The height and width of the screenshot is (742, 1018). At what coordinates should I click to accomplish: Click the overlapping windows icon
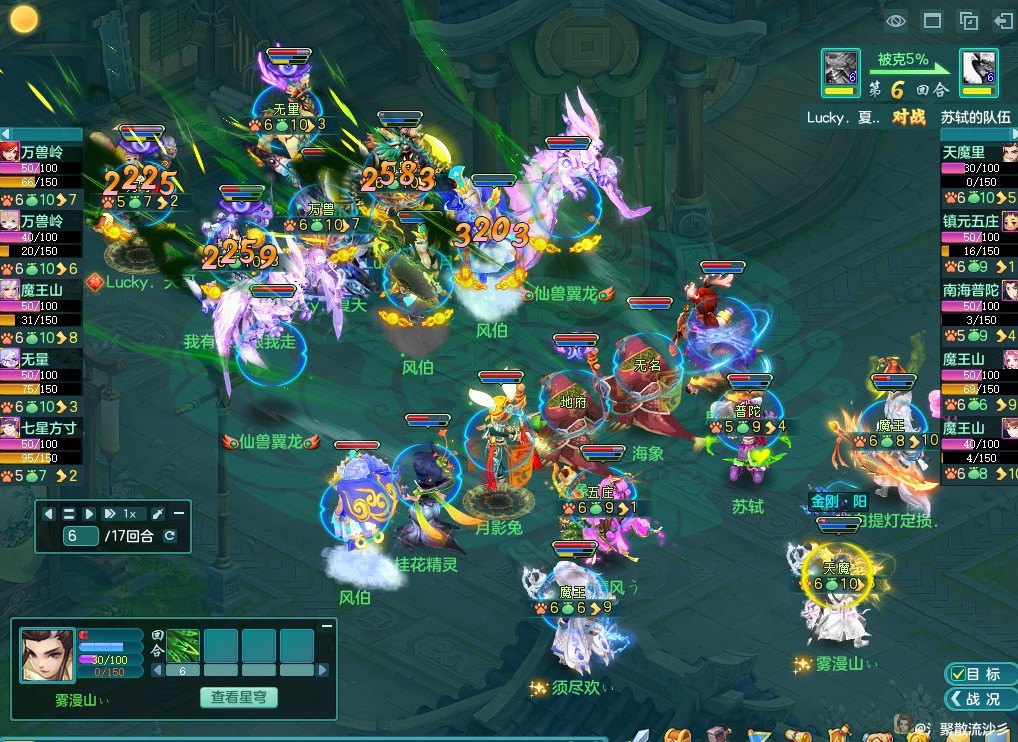point(968,20)
